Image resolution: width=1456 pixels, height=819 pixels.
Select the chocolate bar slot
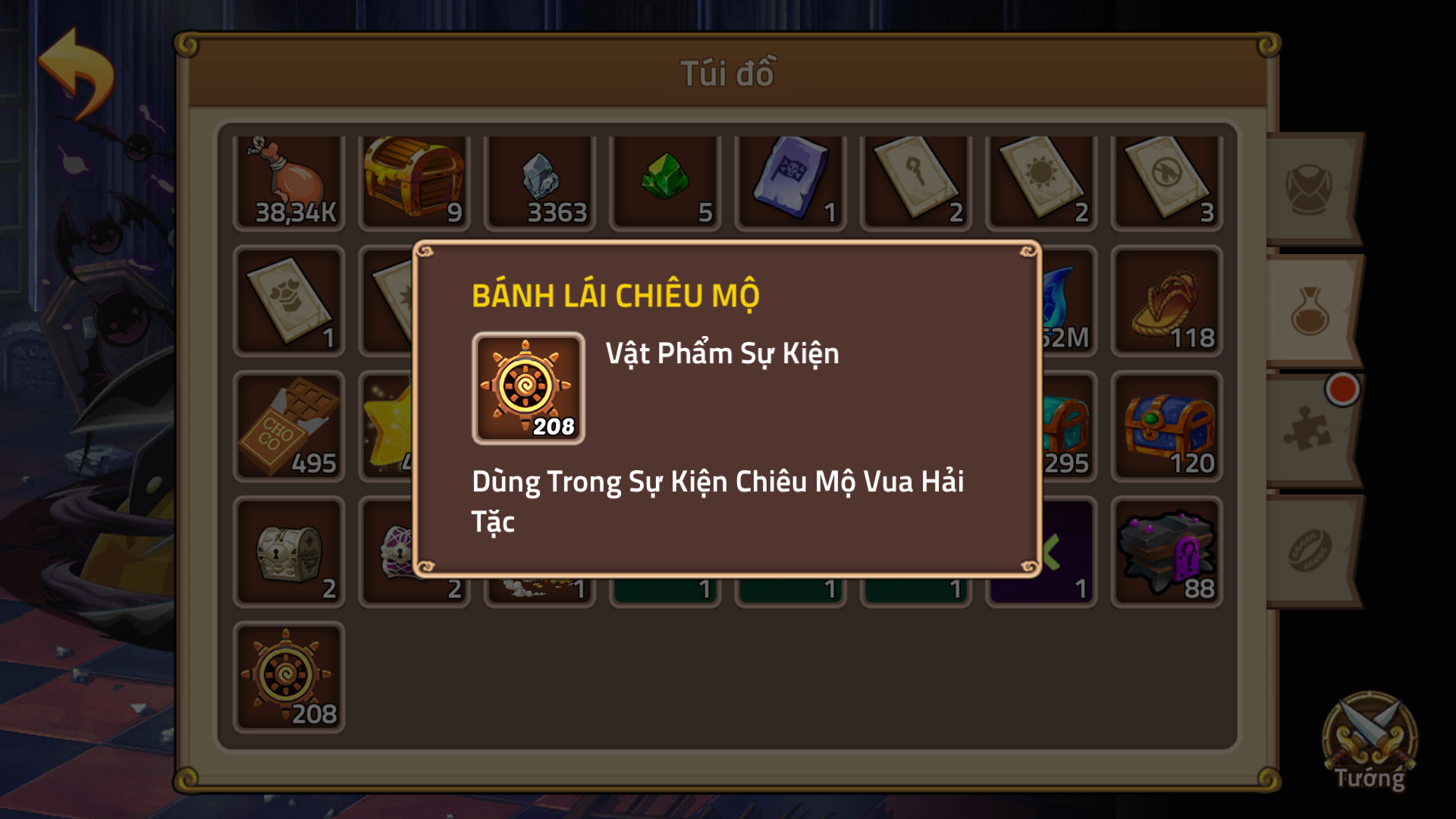[x=289, y=427]
